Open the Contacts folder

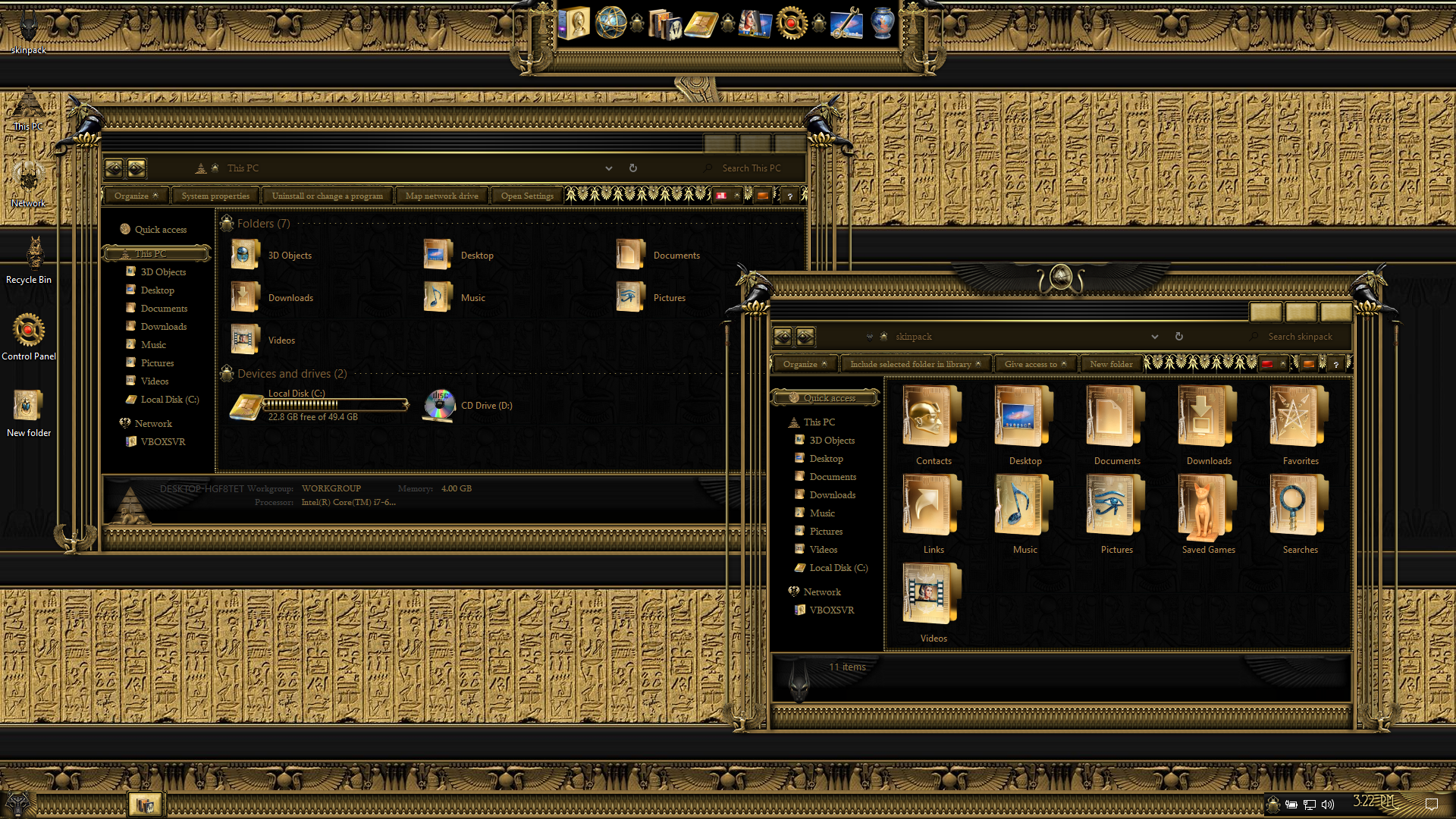pos(933,425)
